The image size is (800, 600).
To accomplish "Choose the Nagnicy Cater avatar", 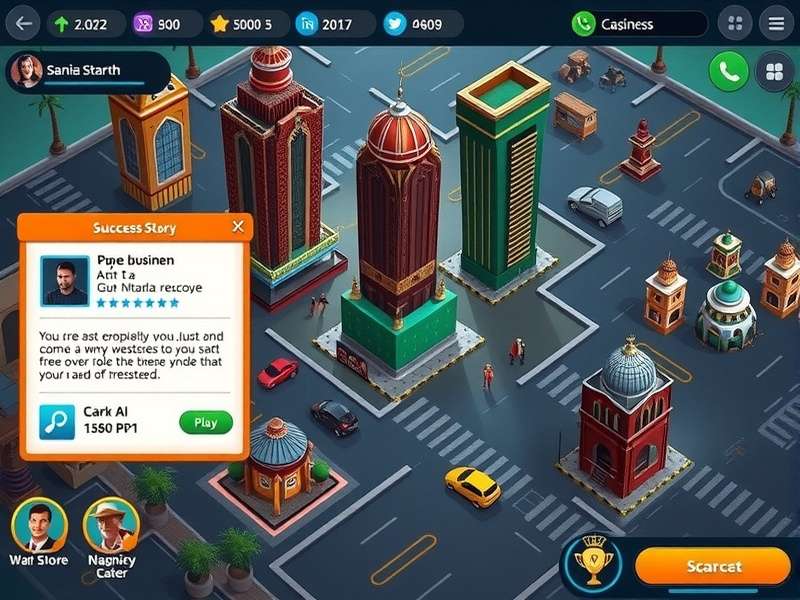I will (111, 525).
